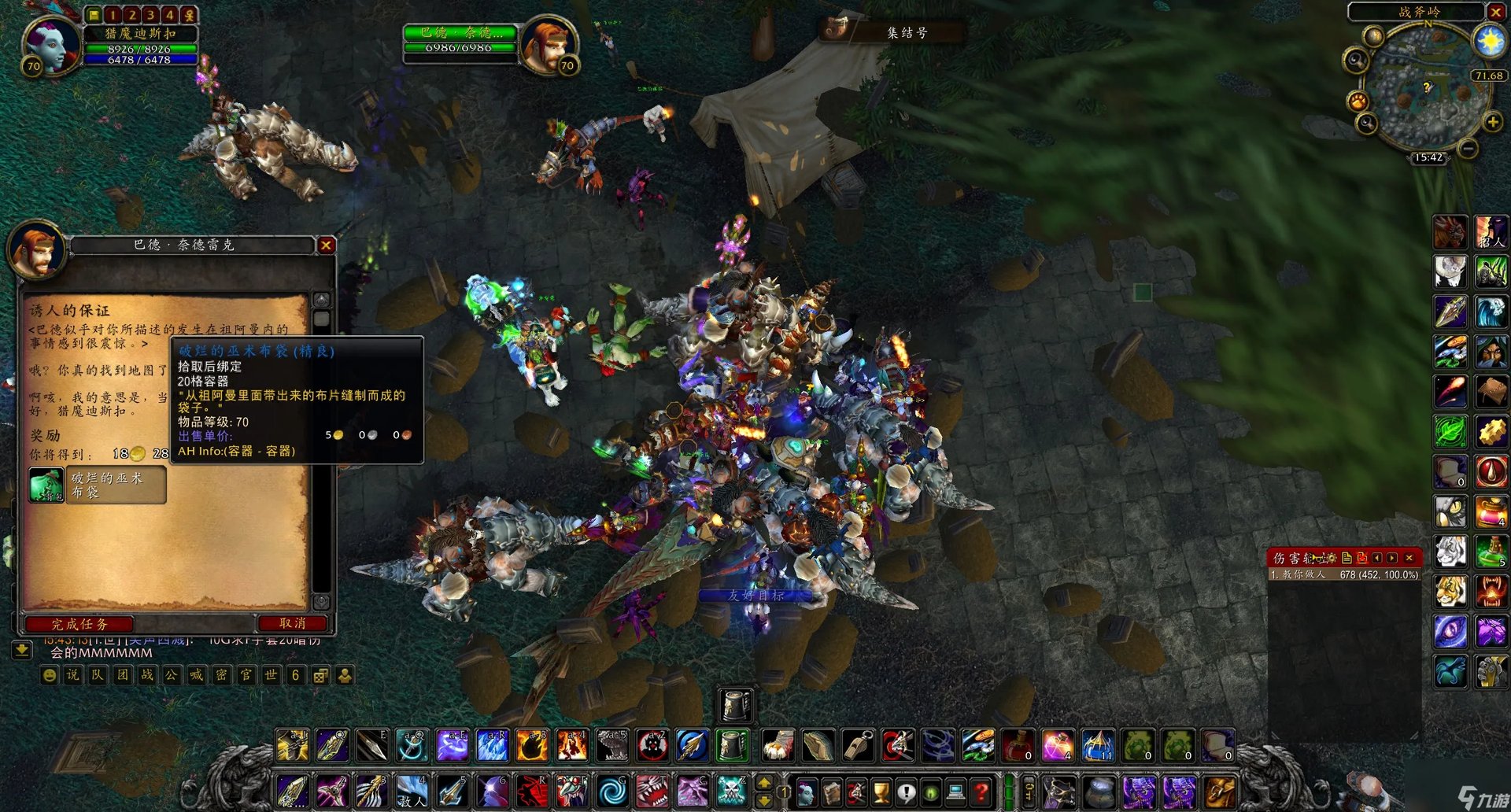The image size is (1511, 812).
Task: Zoom out the minimap with minus button
Action: (x=1468, y=148)
